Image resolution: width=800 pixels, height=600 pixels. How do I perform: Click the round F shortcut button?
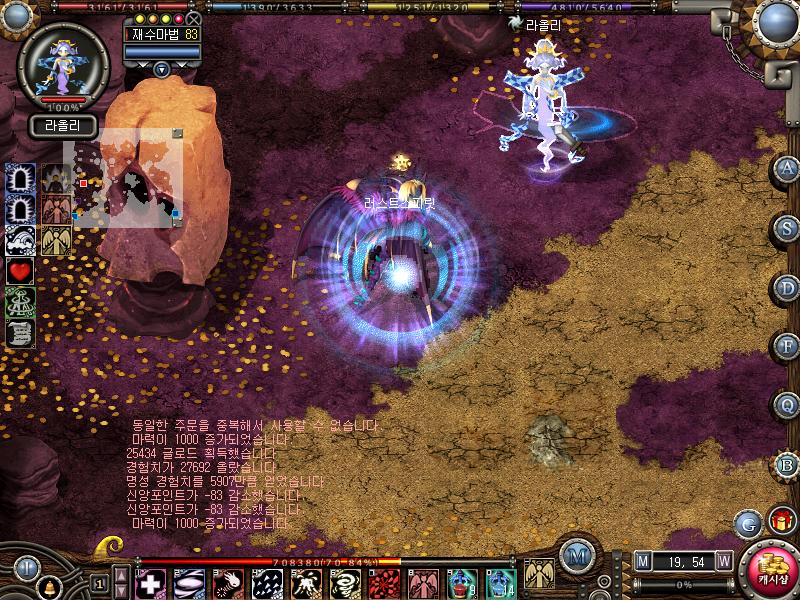tap(787, 347)
